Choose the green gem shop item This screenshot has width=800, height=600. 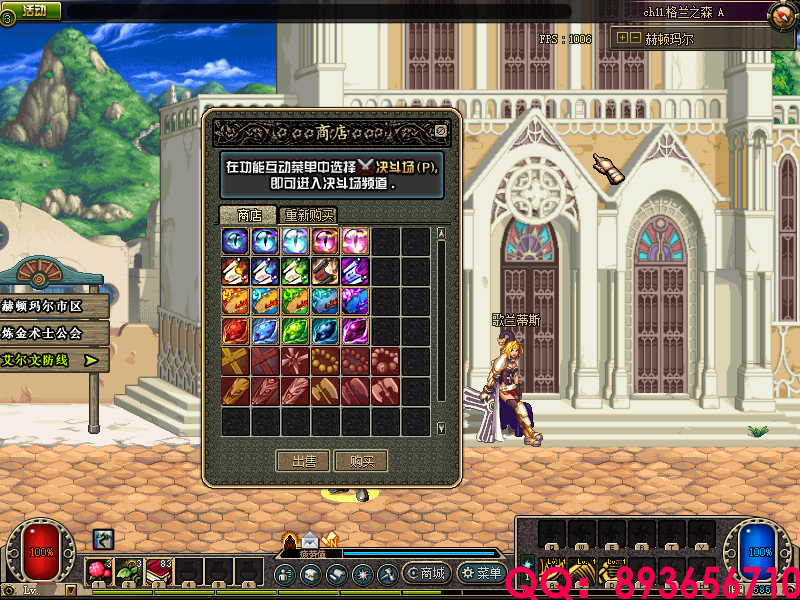(x=296, y=331)
